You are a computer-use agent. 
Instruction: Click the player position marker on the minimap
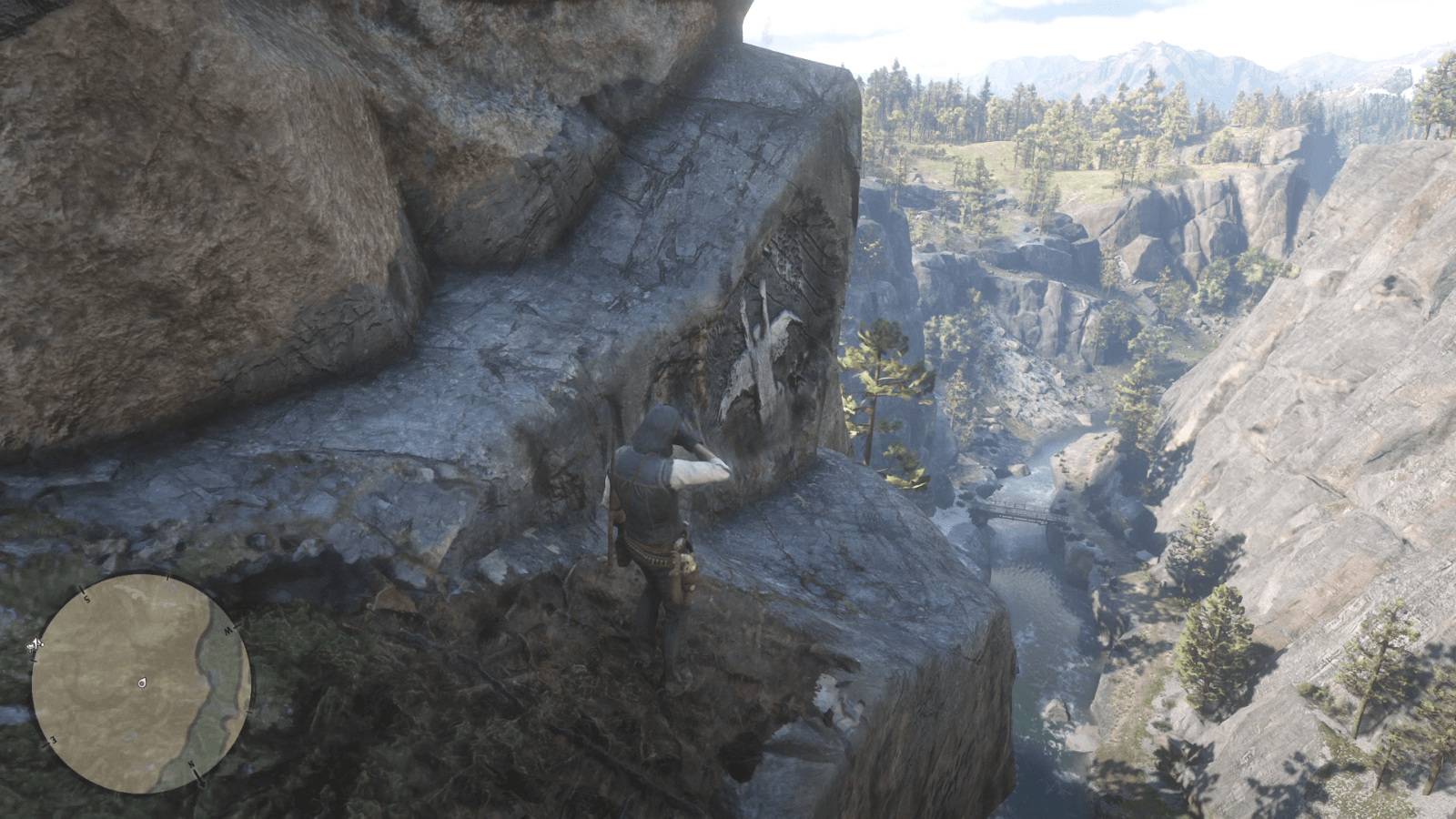point(142,682)
